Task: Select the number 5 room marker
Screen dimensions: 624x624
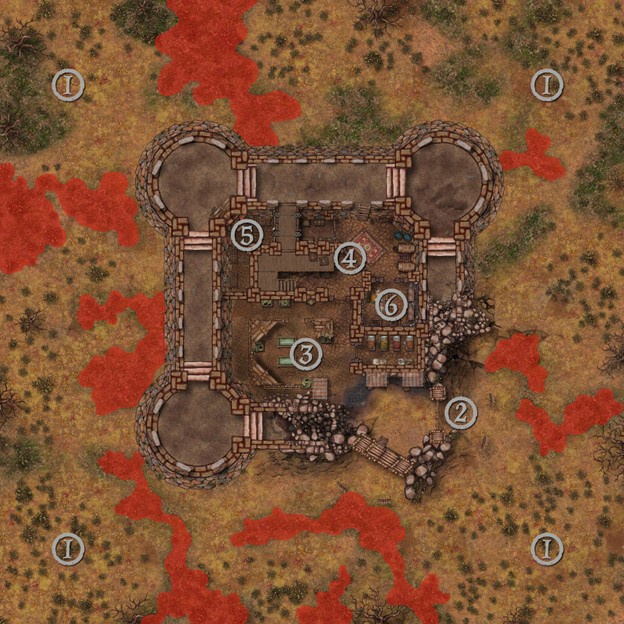Action: (246, 236)
